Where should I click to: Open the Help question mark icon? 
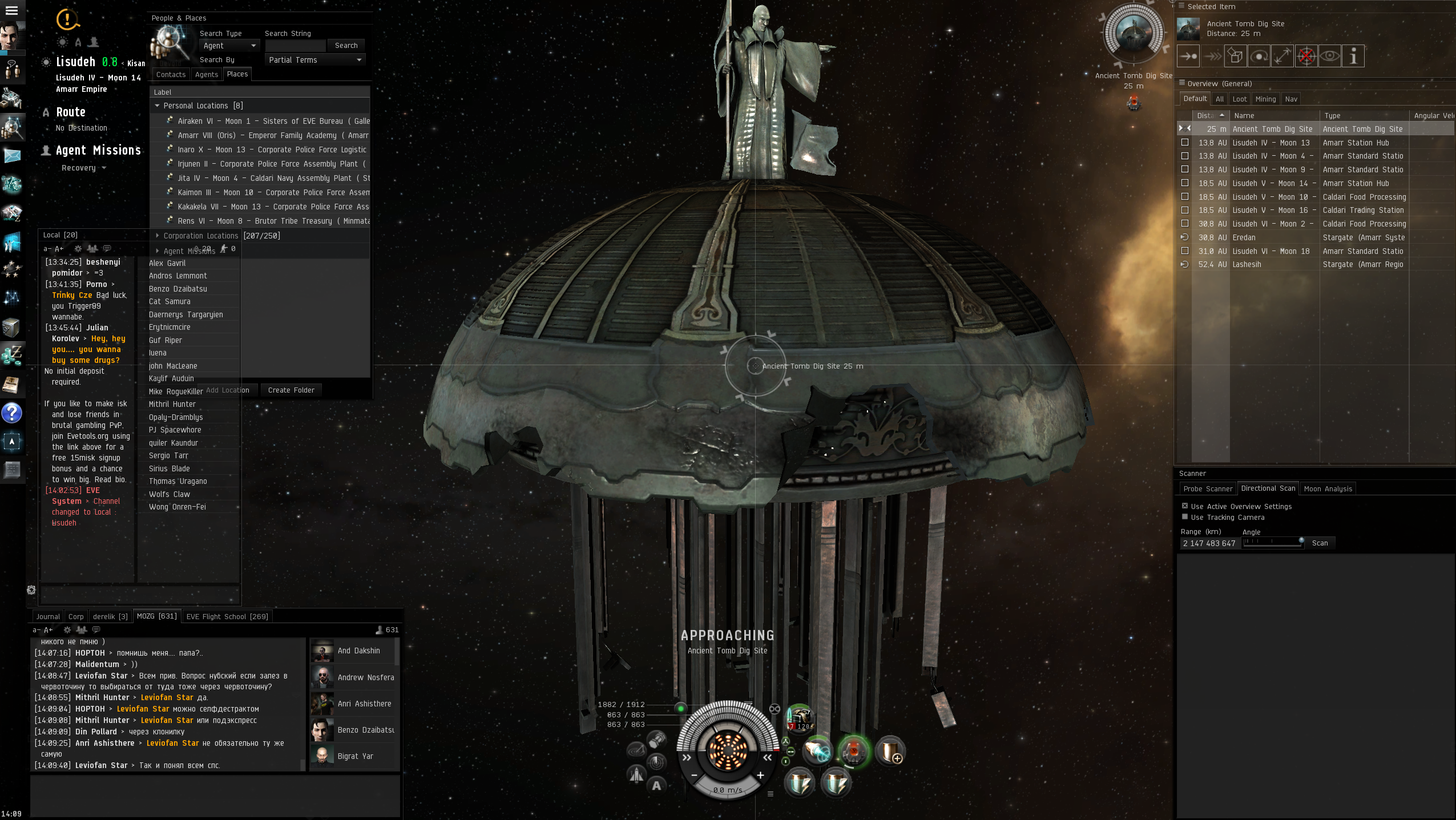pyautogui.click(x=11, y=413)
